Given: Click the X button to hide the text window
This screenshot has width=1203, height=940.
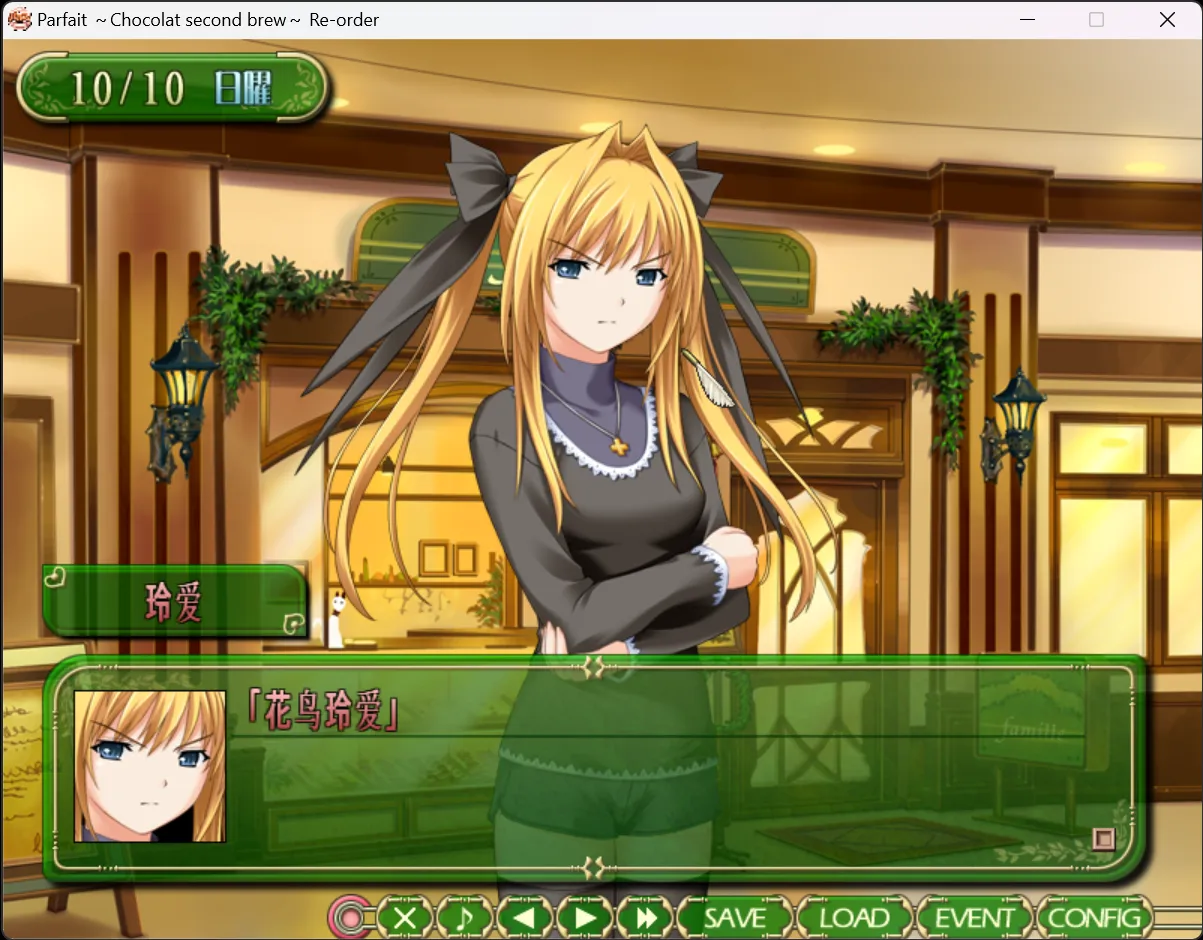Looking at the screenshot, I should pyautogui.click(x=405, y=917).
